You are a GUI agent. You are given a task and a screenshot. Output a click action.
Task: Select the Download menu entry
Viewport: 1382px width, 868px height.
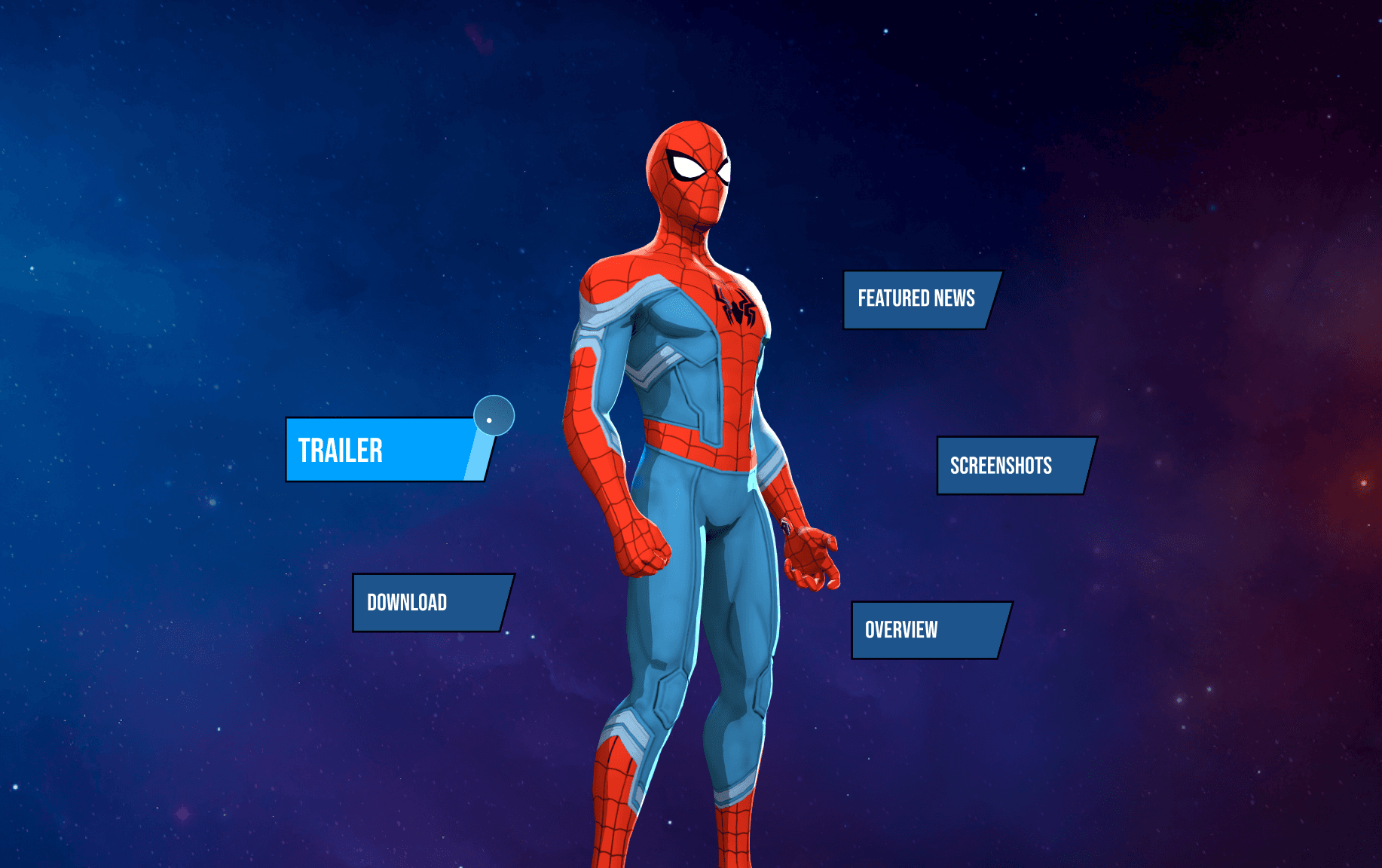click(430, 603)
